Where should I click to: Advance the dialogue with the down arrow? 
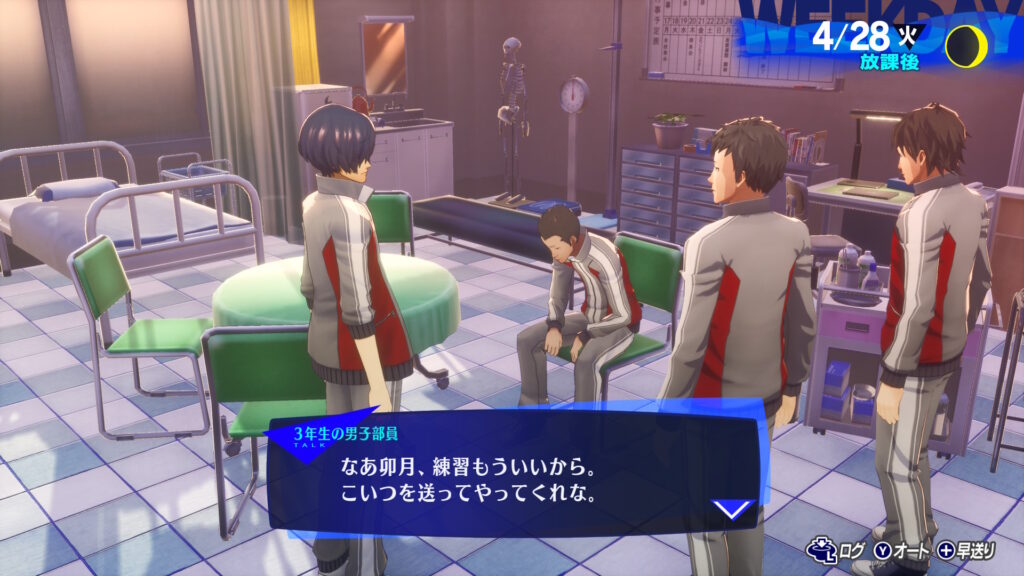[x=733, y=509]
